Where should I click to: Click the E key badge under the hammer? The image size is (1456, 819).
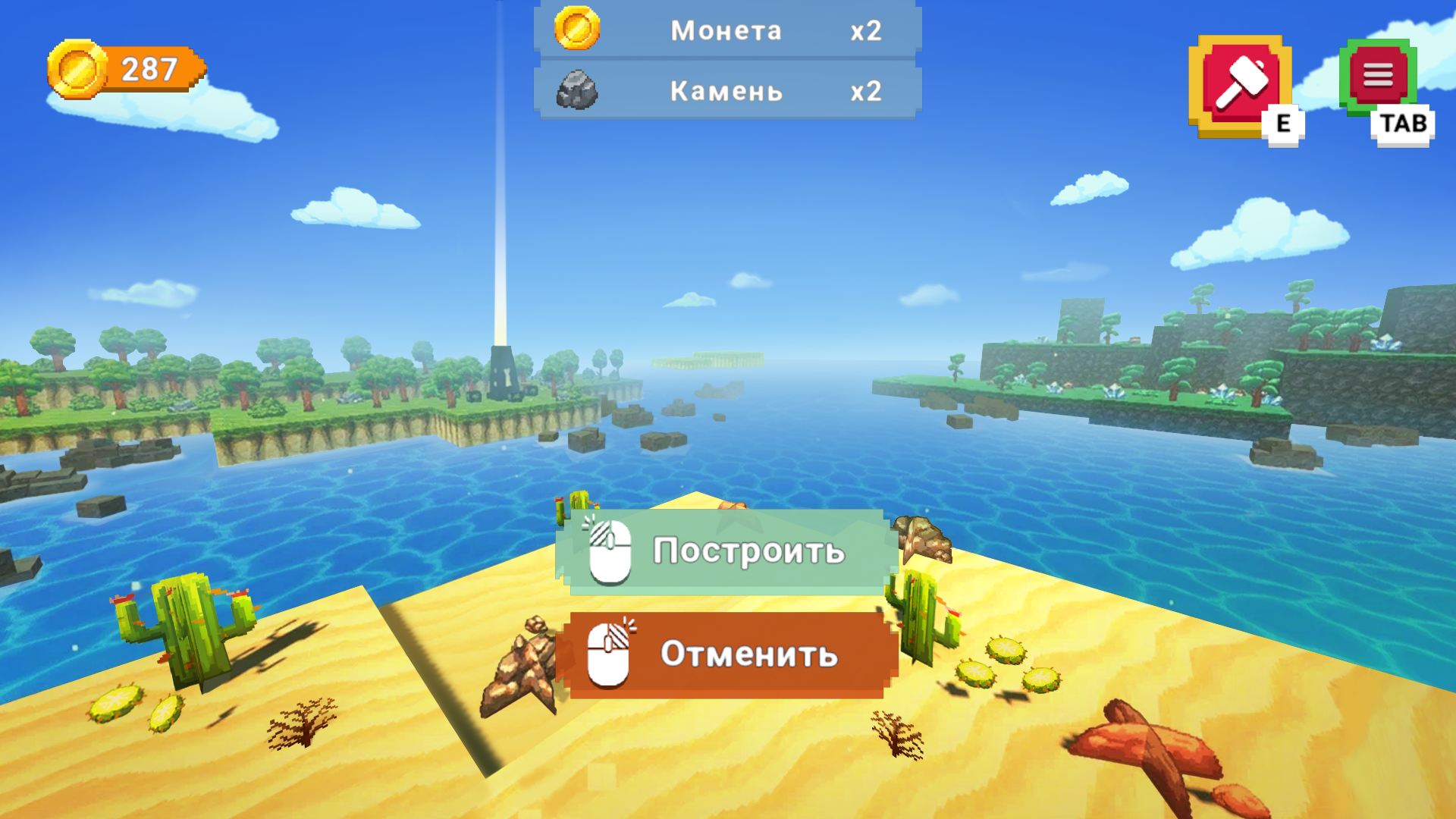pos(1282,121)
